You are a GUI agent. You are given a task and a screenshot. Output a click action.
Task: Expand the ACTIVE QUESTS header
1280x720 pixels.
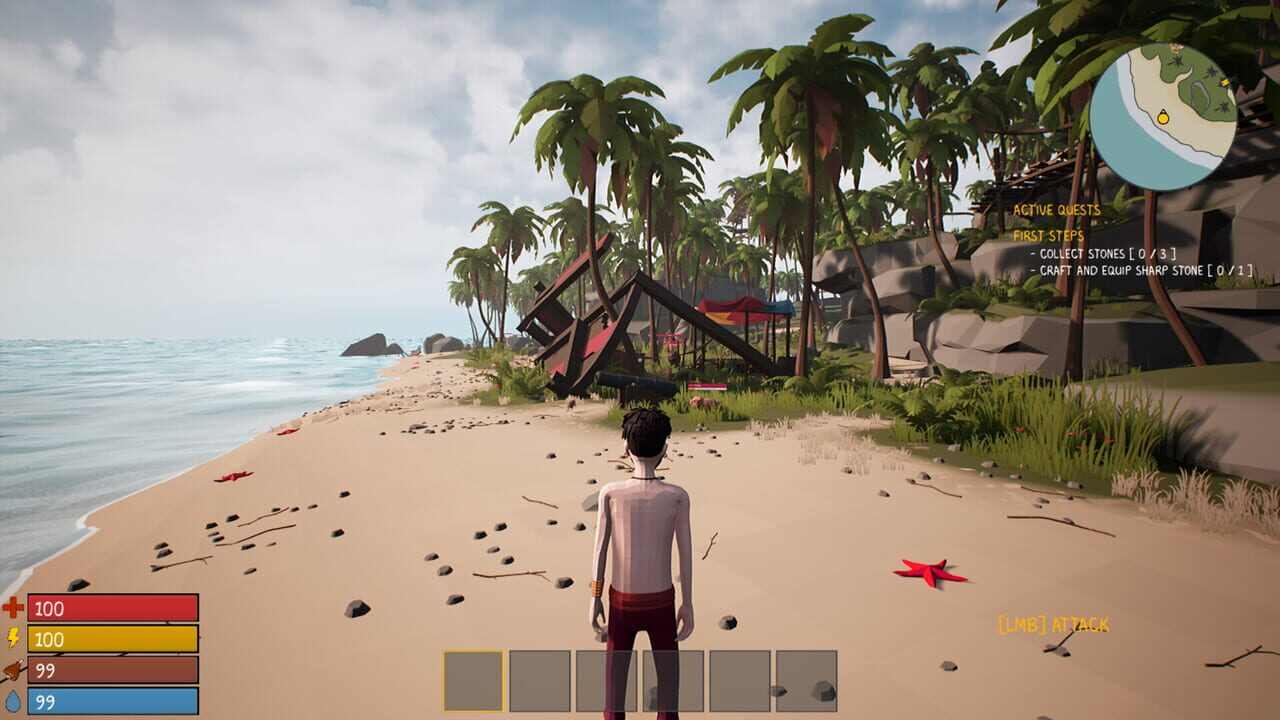coord(1057,211)
